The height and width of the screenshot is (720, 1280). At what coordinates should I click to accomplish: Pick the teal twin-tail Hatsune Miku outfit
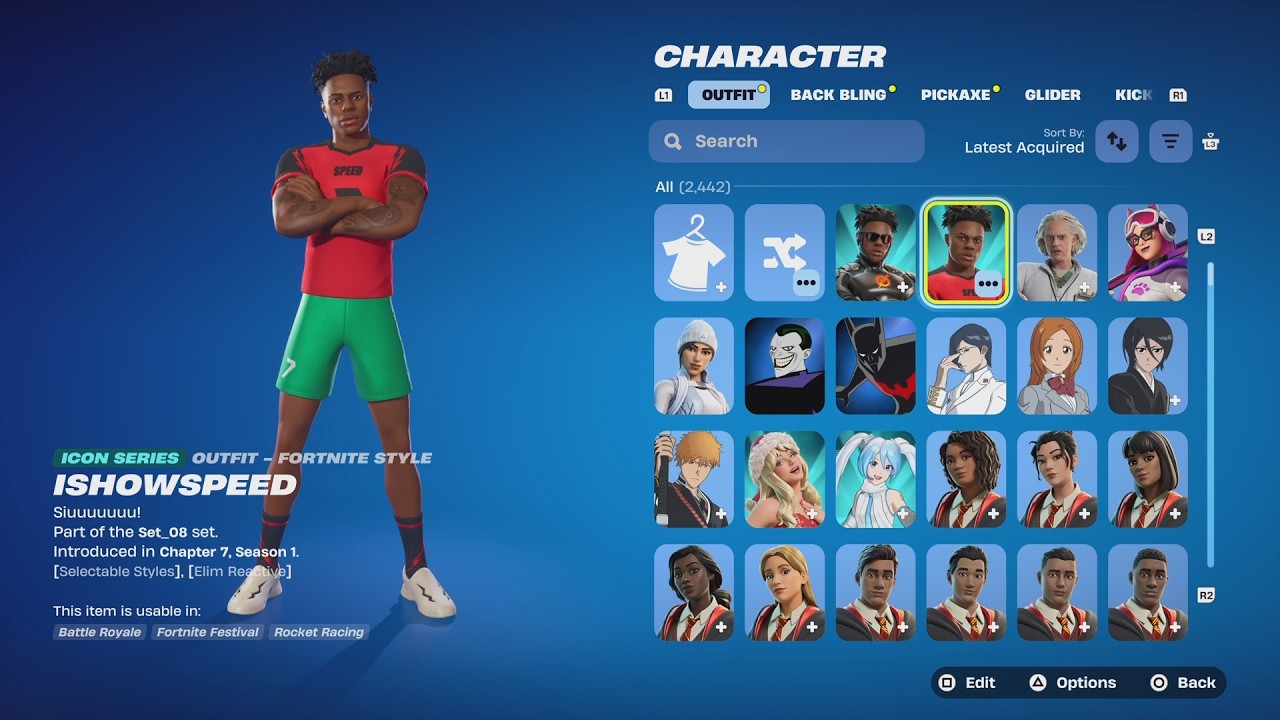[876, 479]
